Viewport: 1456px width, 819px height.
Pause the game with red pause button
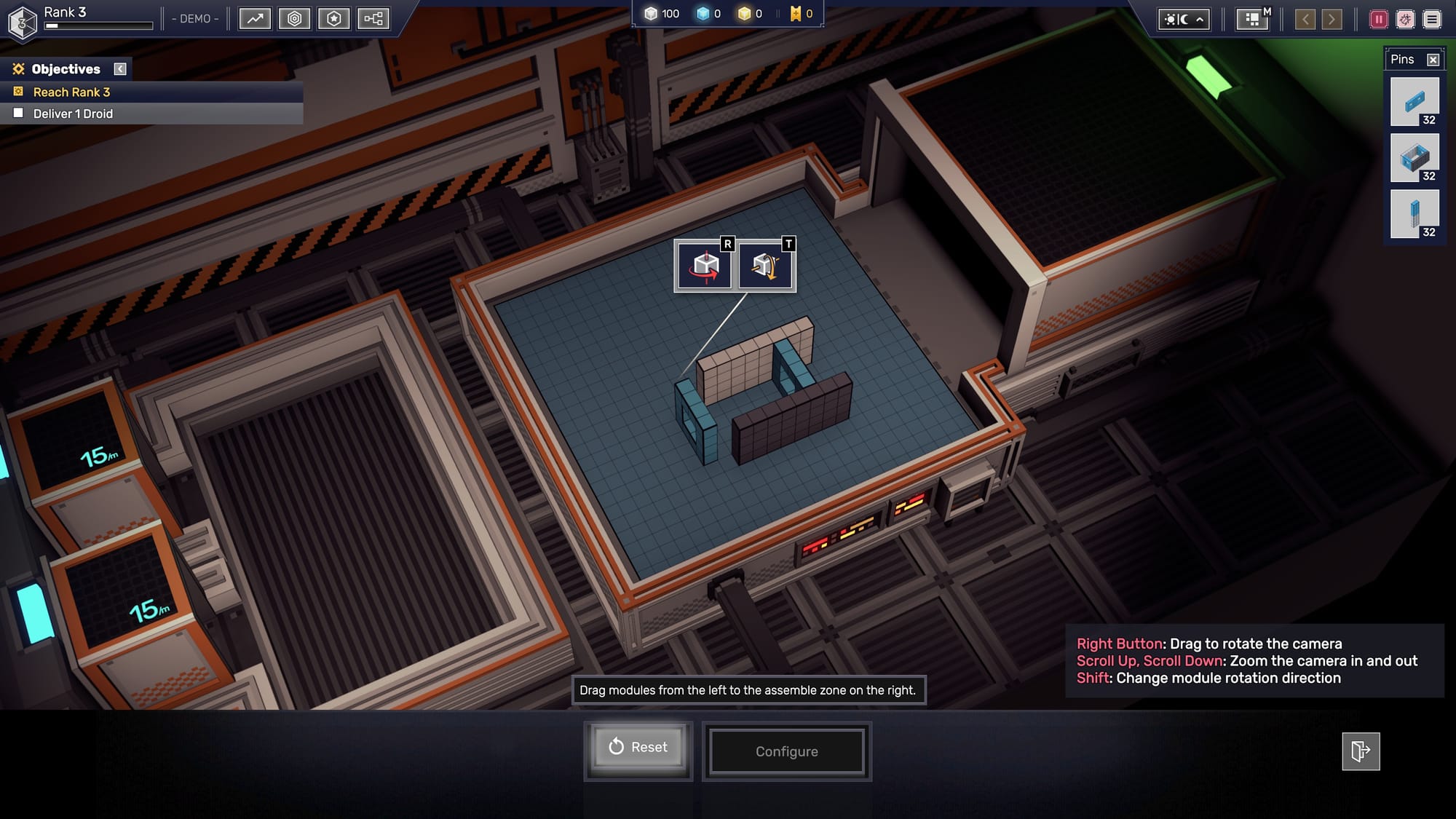pos(1378,20)
